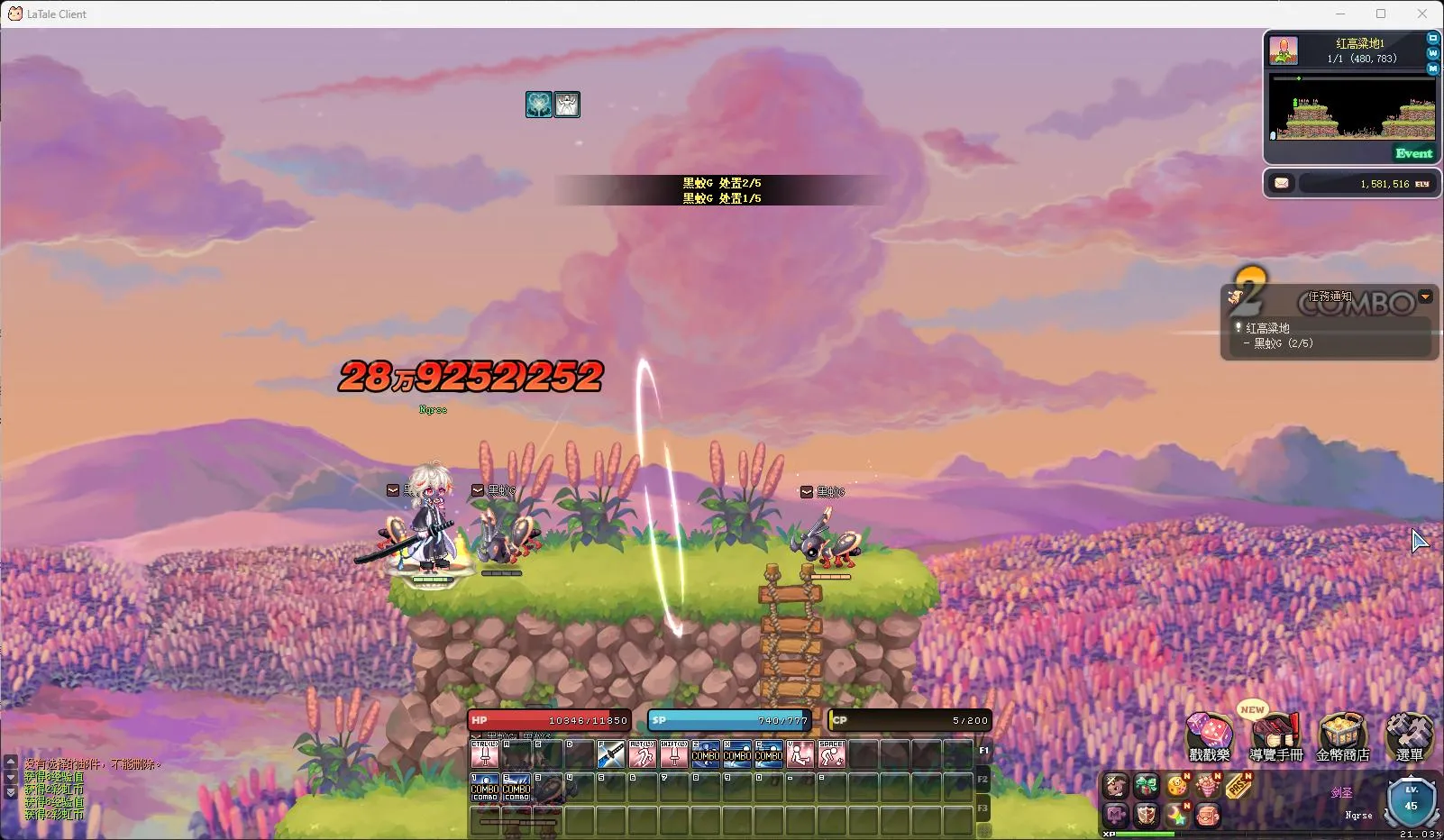Open the 金幣商店 coin shop
1444x840 pixels.
pyautogui.click(x=1342, y=735)
